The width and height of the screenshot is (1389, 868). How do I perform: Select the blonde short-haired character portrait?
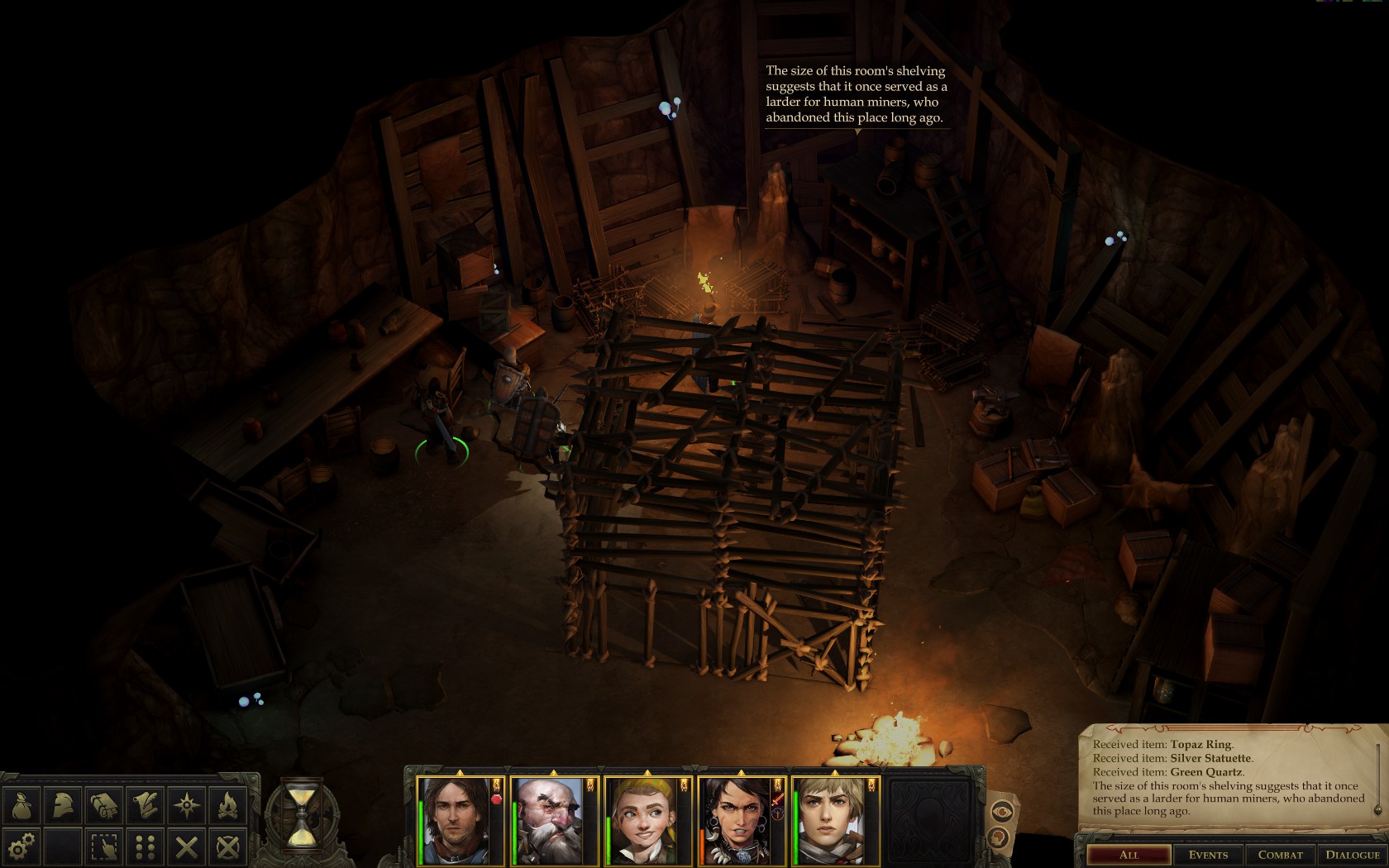832,822
